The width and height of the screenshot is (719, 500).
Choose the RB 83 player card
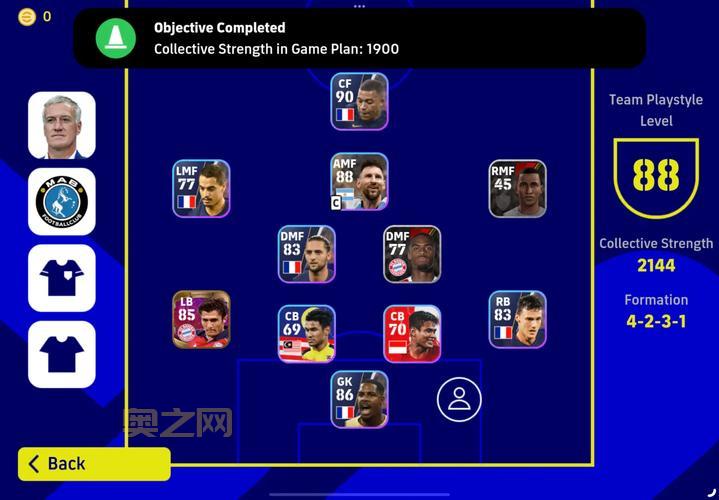517,319
